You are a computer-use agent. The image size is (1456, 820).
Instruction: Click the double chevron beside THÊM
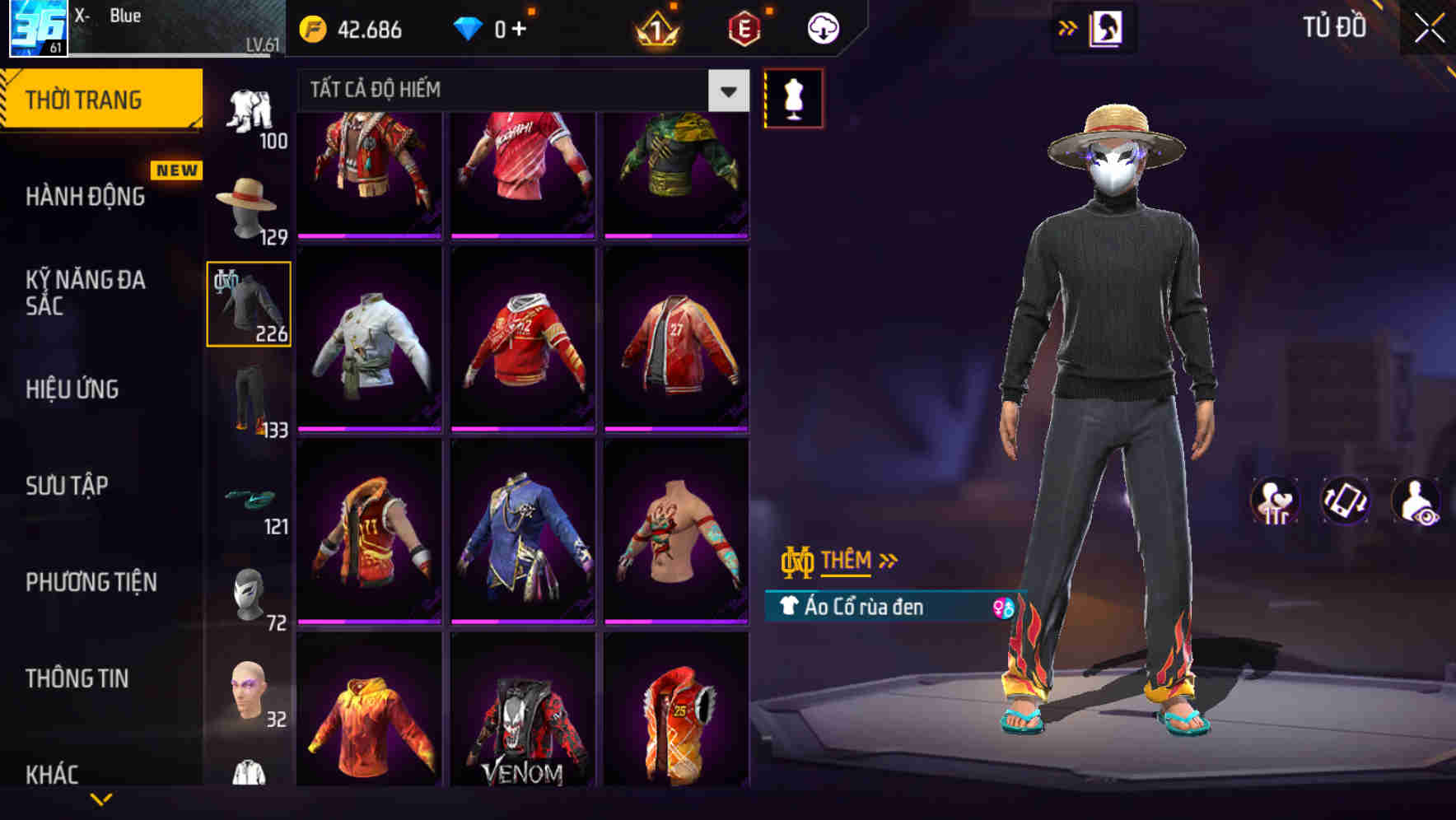tap(887, 561)
